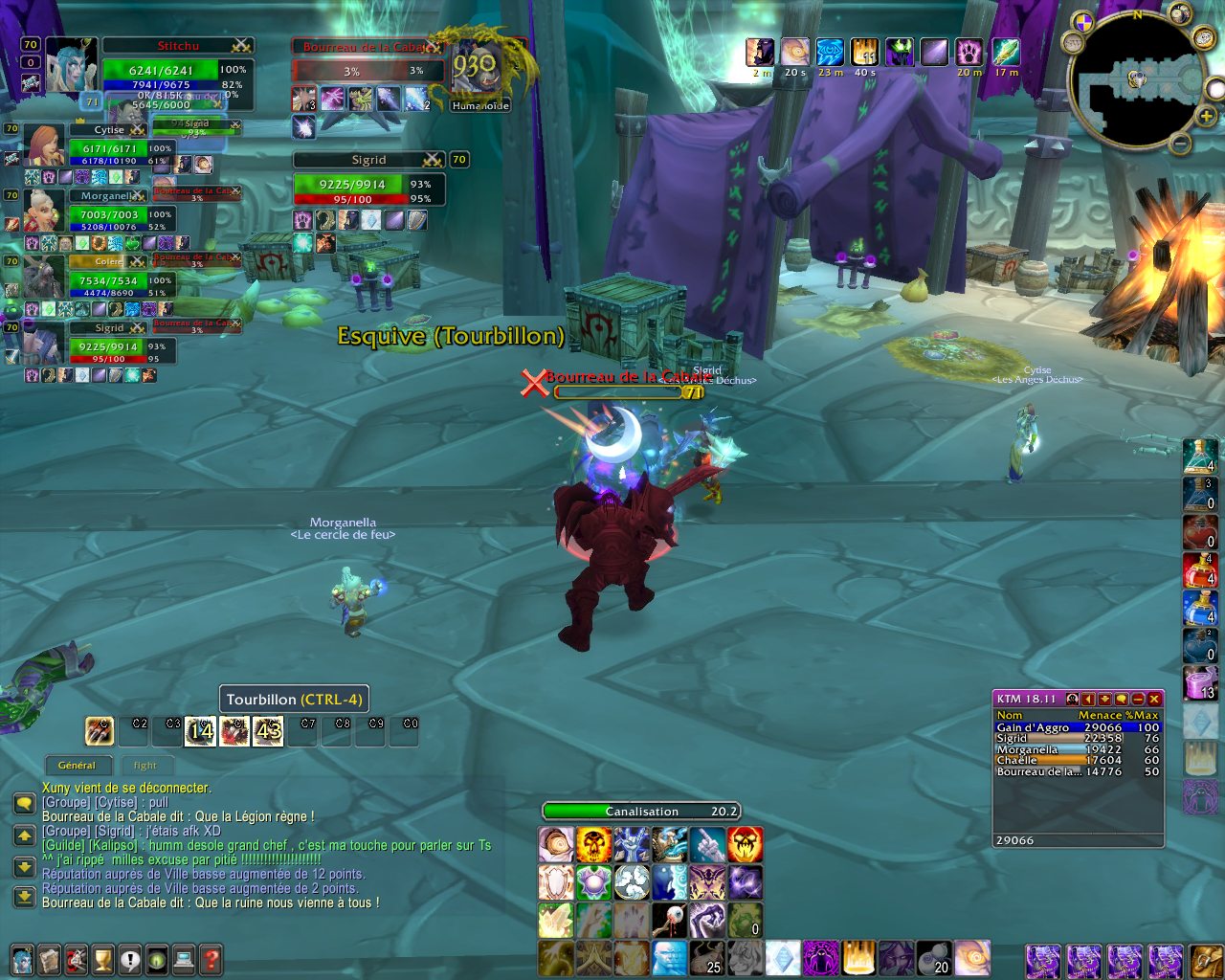This screenshot has height=980, width=1225.
Task: Select party member Morganella's unit frame
Action: 107,212
